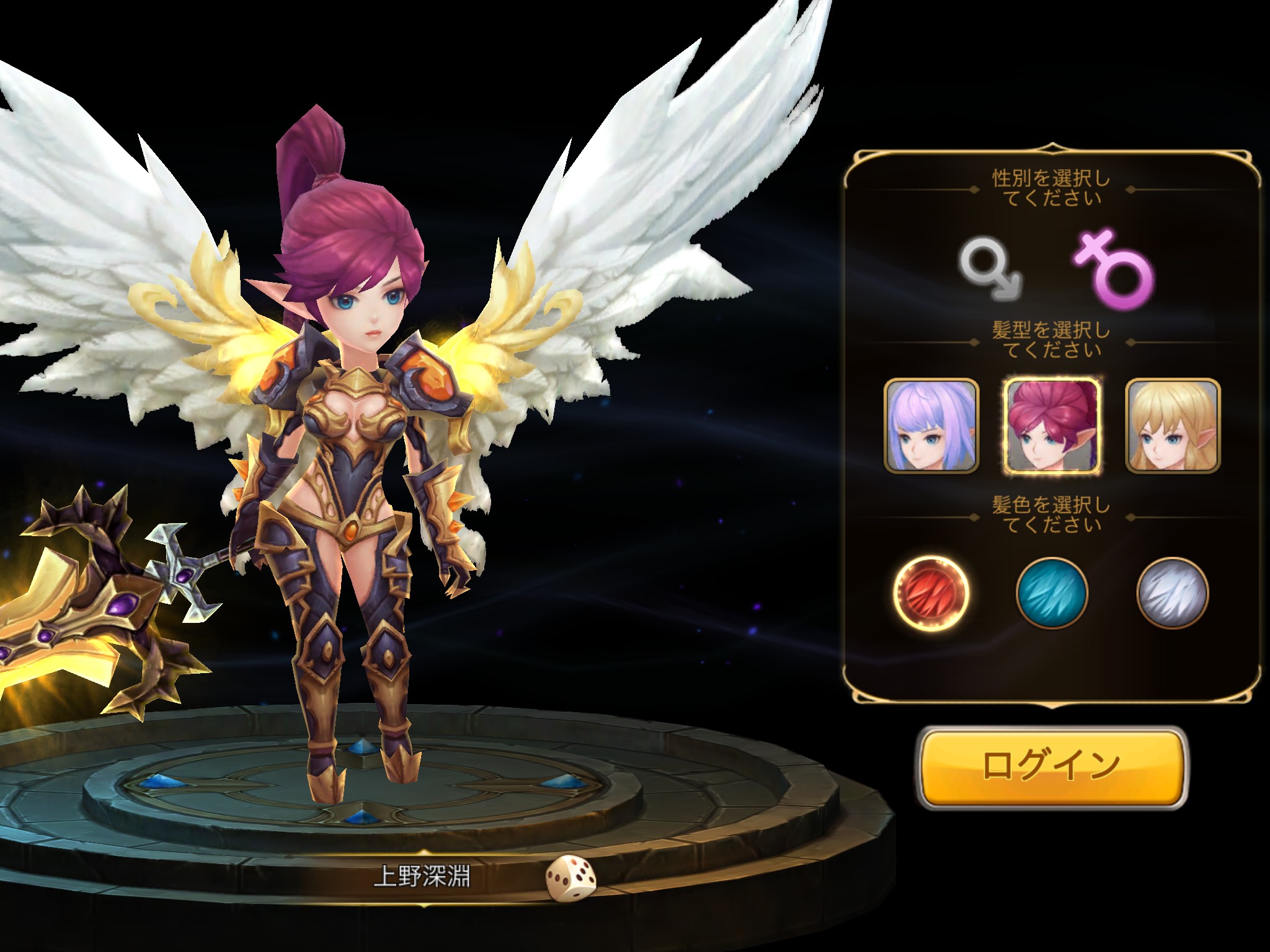Viewport: 1270px width, 952px height.
Task: Apply the red hair color
Action: click(x=931, y=593)
